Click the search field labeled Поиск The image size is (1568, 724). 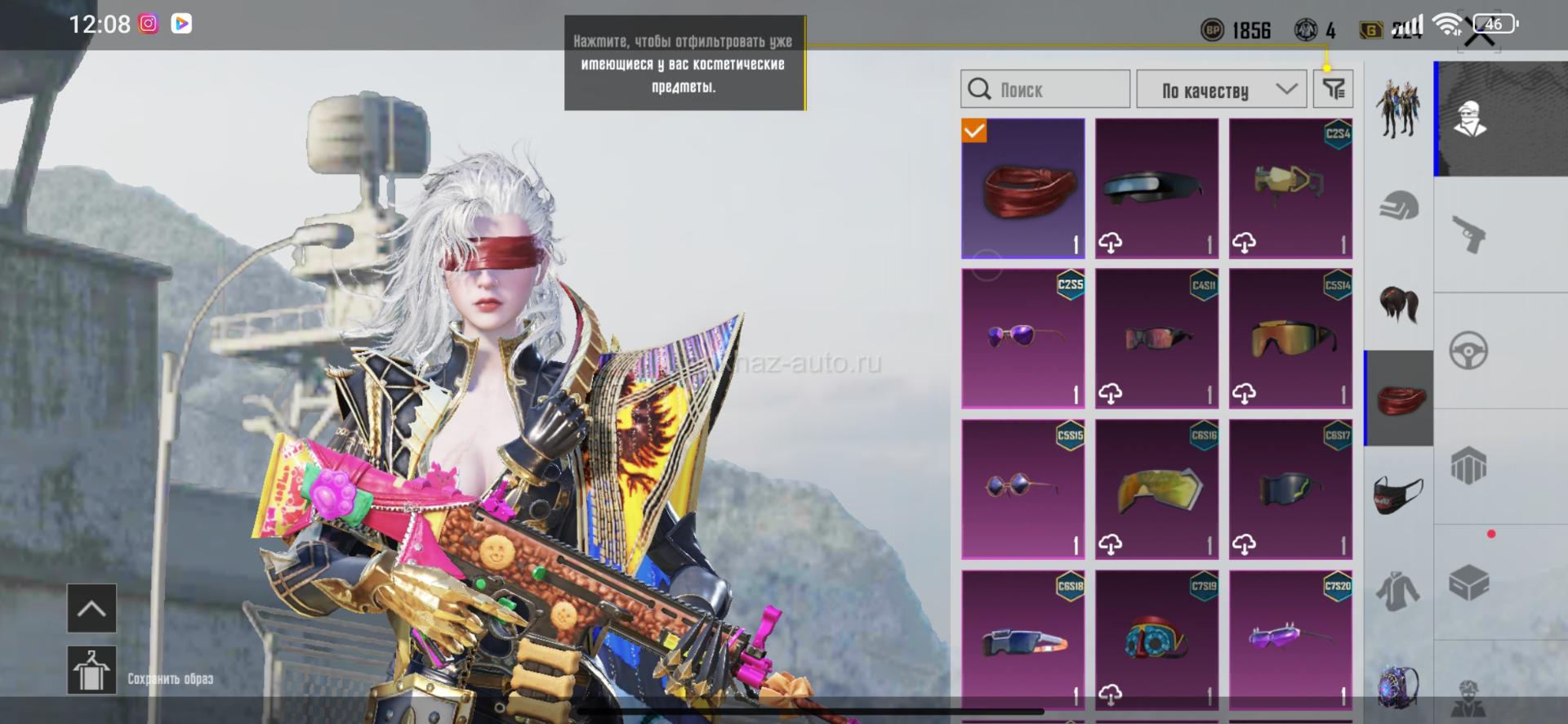[x=1045, y=89]
